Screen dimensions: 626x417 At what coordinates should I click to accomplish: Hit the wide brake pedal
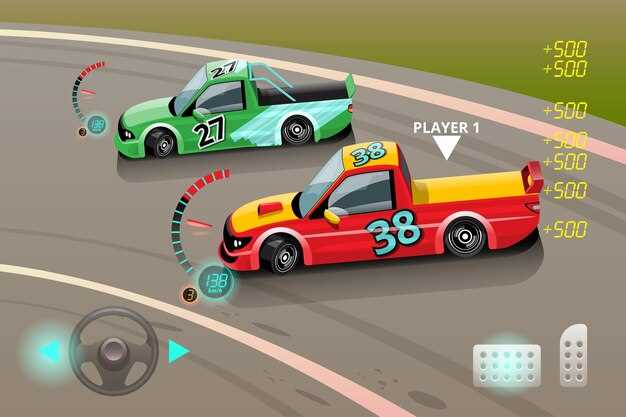[x=506, y=365]
